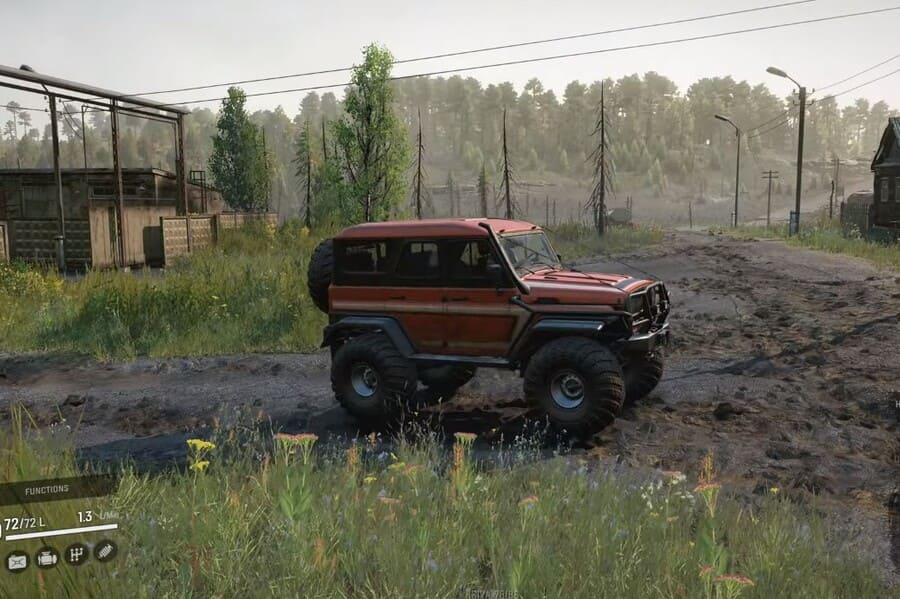Choose the gearbox status icon

(x=76, y=554)
